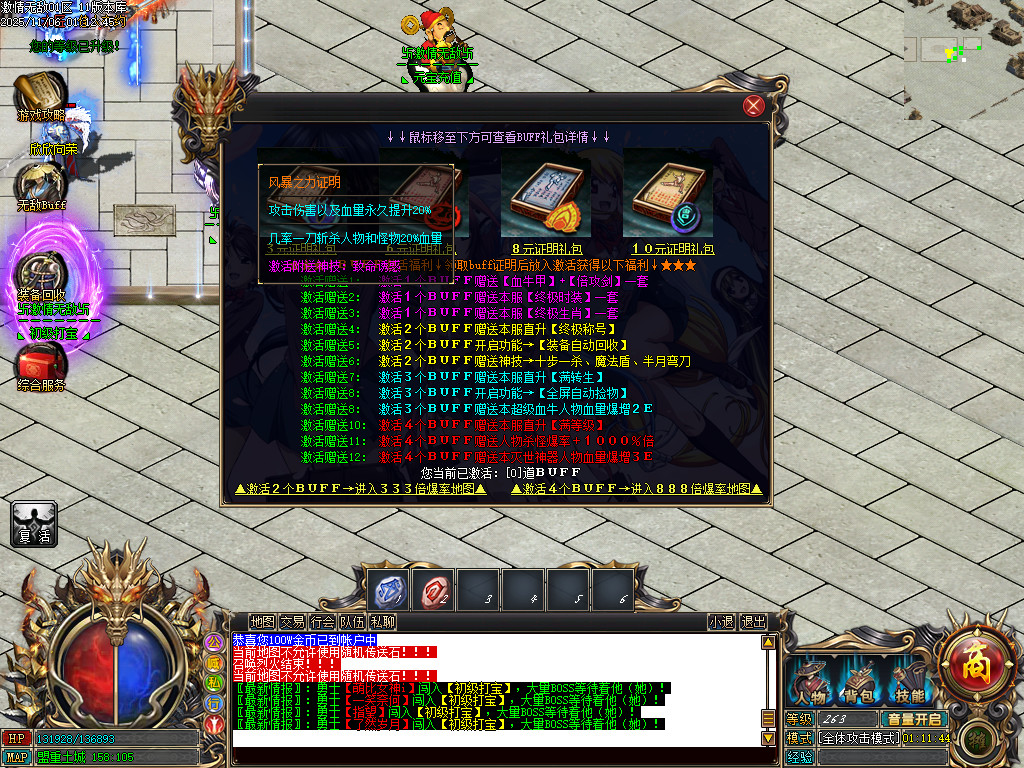Open the 无敌Buff icon
This screenshot has width=1024, height=768.
(41, 185)
